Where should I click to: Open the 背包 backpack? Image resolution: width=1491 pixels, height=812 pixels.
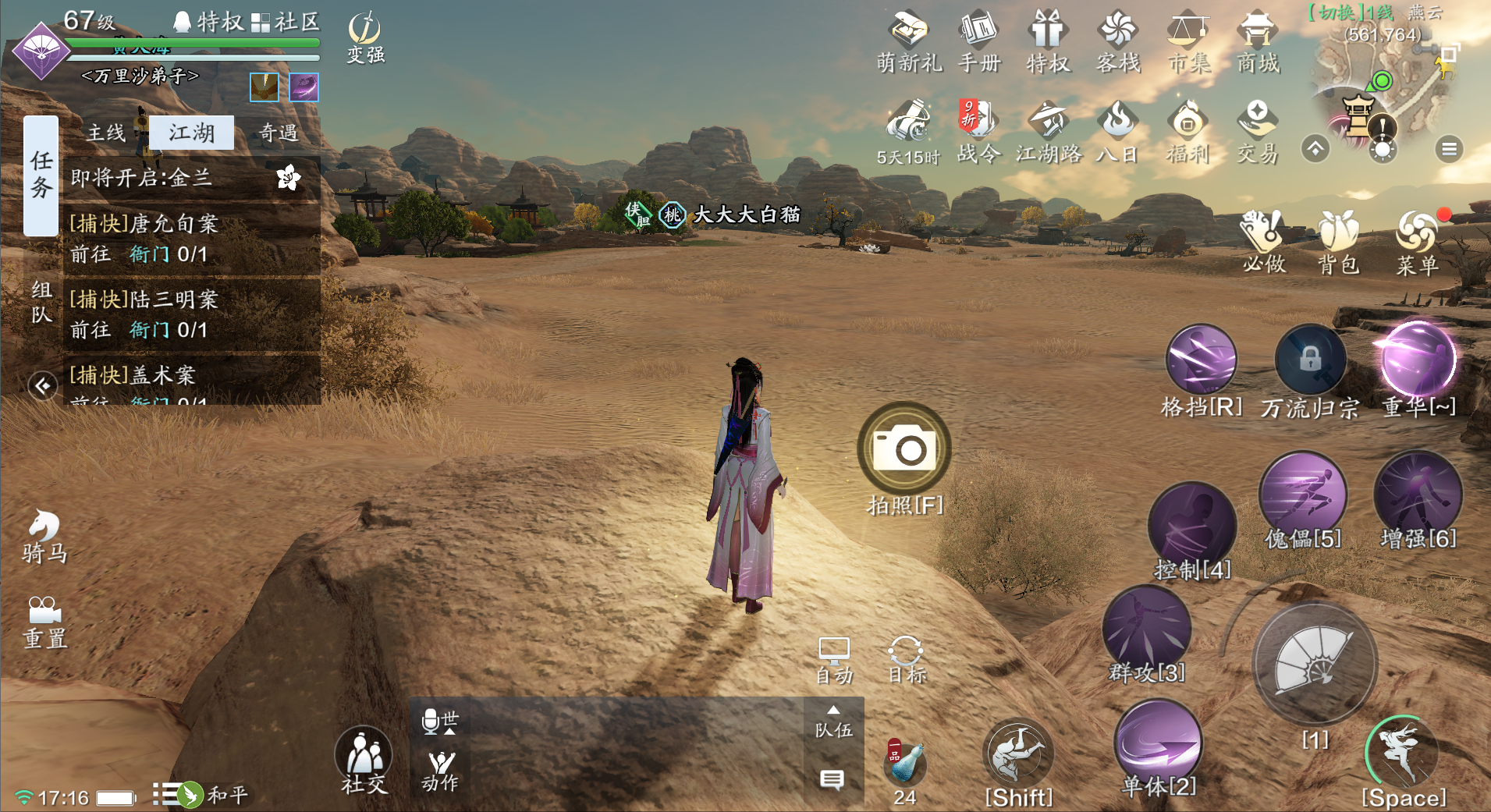tap(1338, 240)
